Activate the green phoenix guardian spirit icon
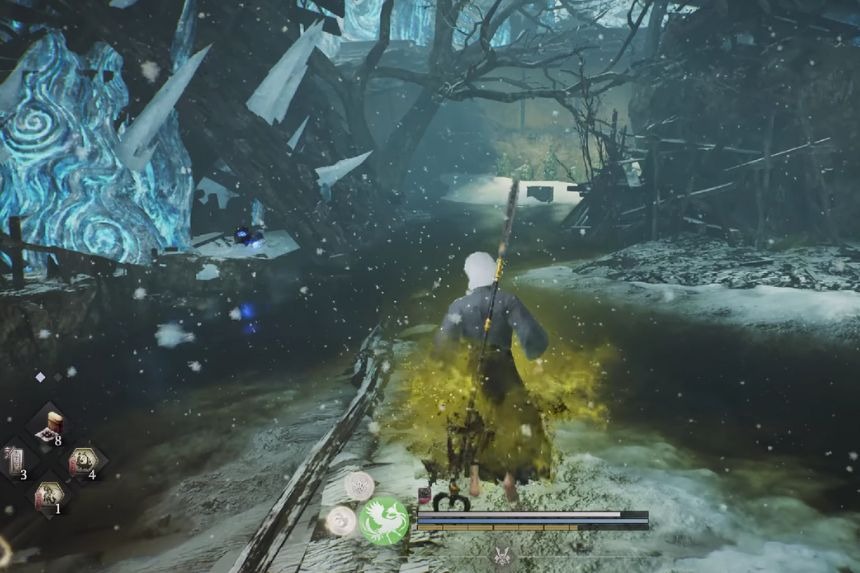Viewport: 860px width, 573px height. [383, 521]
